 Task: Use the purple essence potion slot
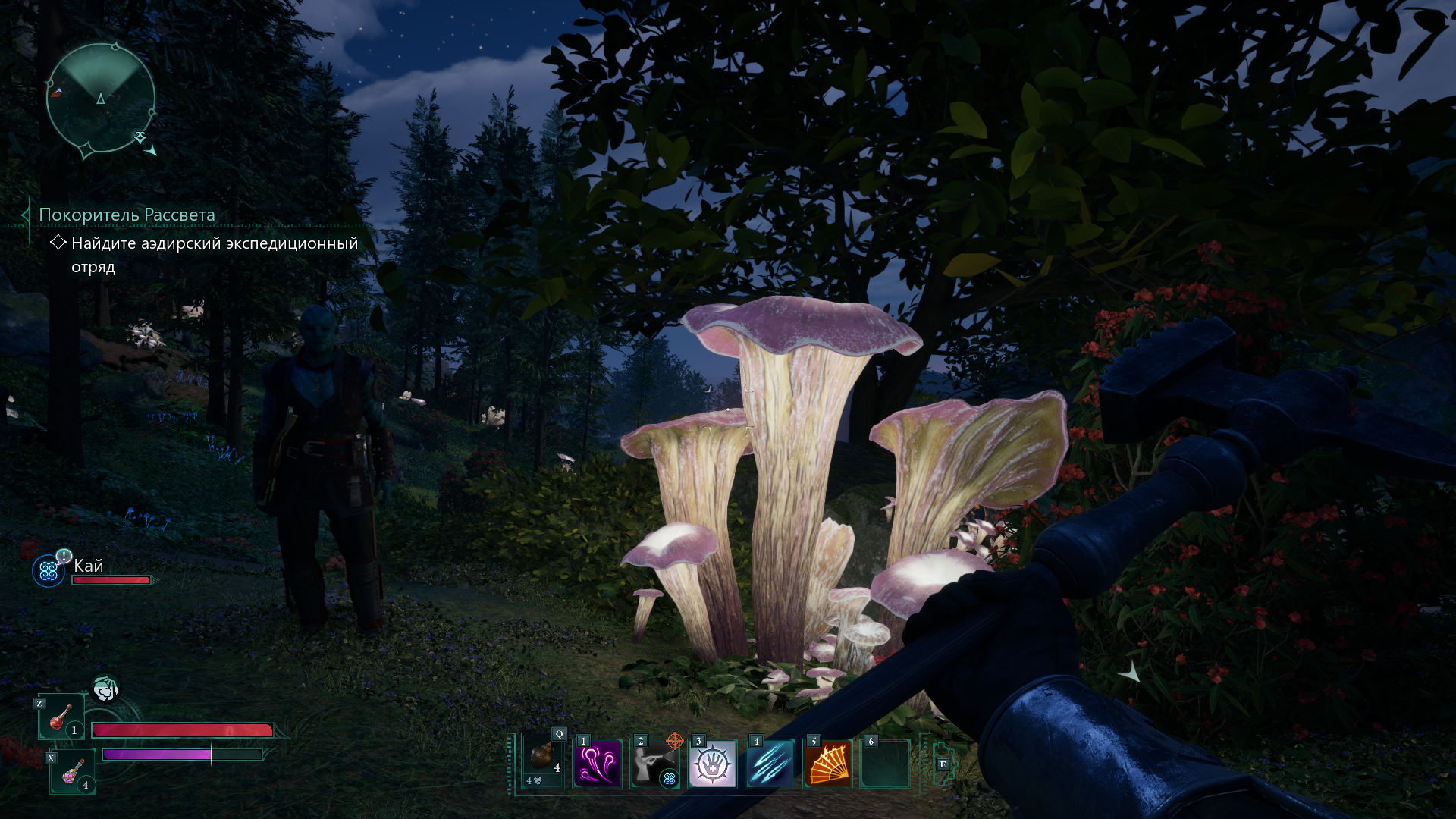73,771
